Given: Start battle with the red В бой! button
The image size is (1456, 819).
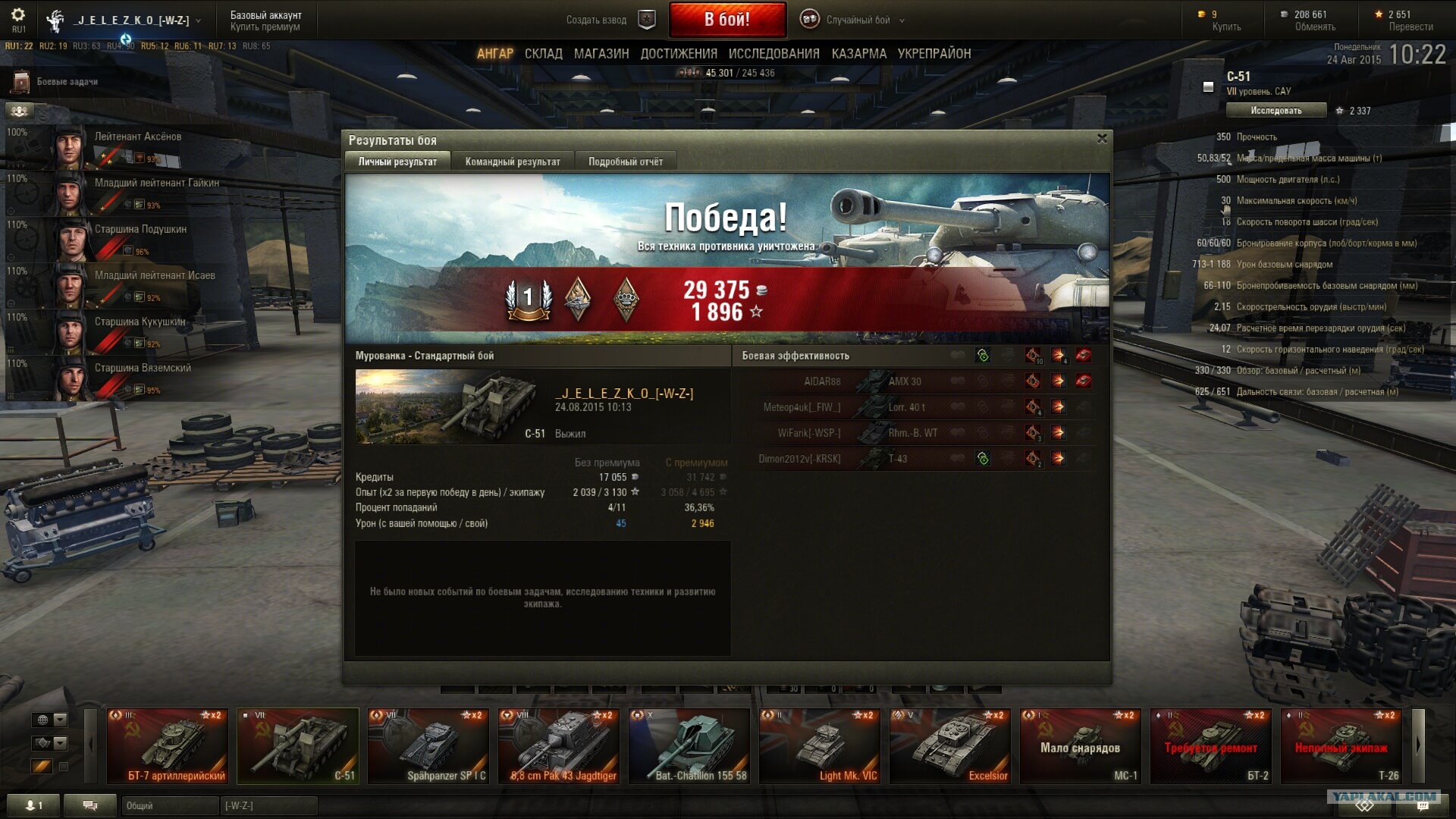Looking at the screenshot, I should pos(726,20).
